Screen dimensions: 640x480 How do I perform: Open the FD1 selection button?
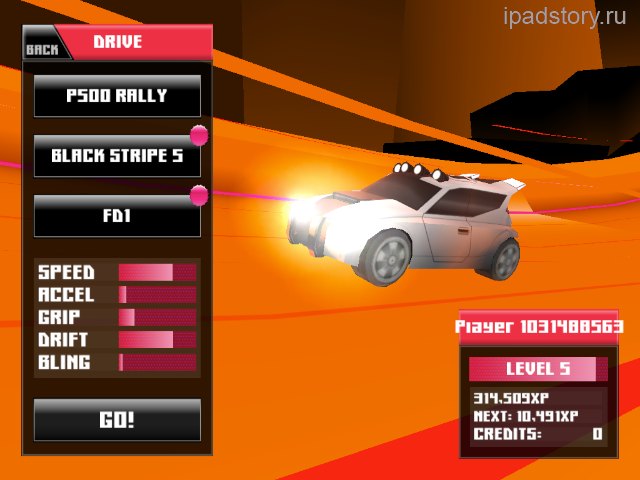pyautogui.click(x=117, y=216)
